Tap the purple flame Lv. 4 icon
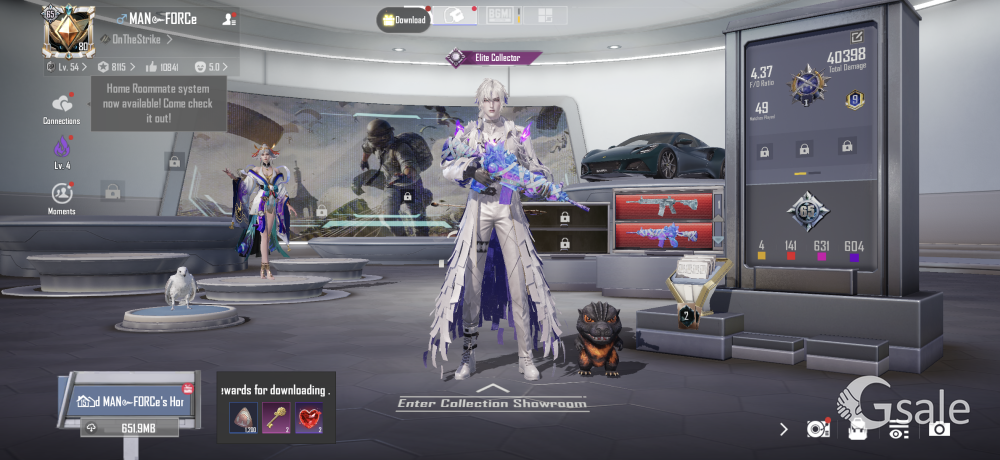 [x=62, y=151]
